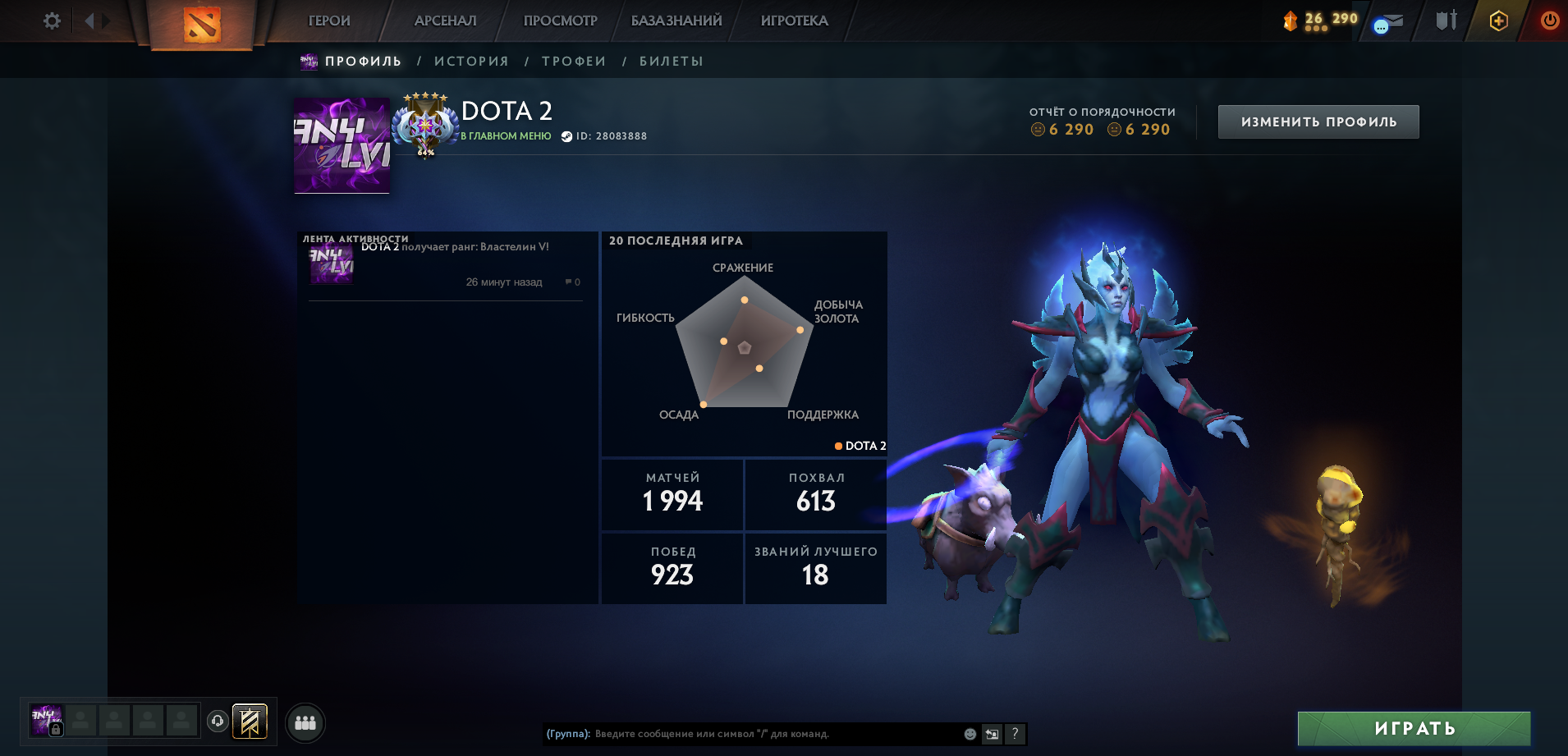Screen dimensions: 1568x756
Task: Open Dota Plus by clicking the golden plus icon
Action: pos(1497,21)
